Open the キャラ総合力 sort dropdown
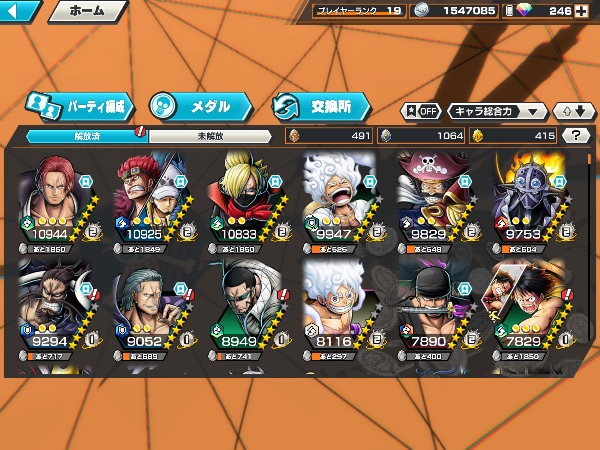600x450 pixels. click(497, 111)
